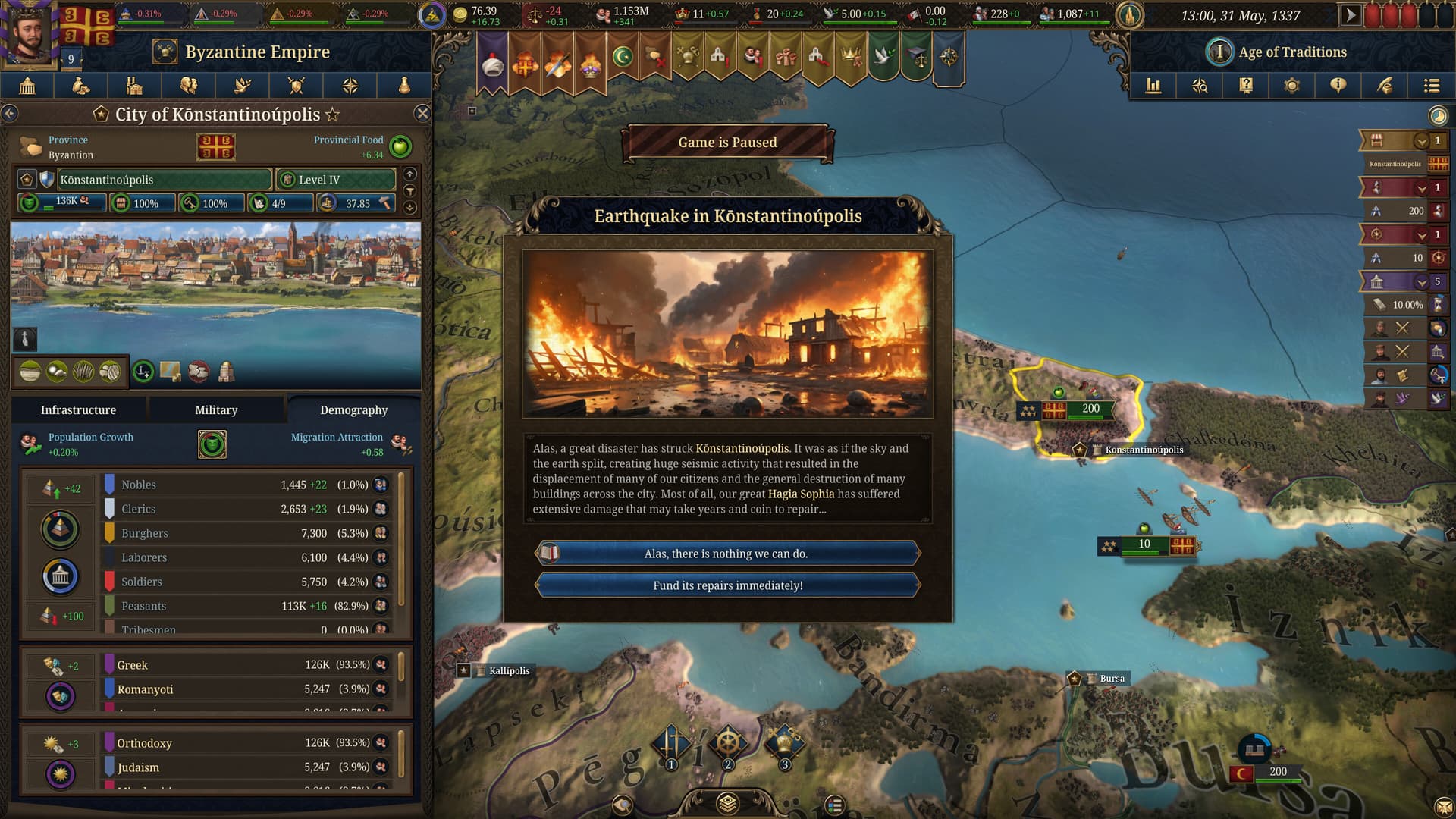This screenshot has width=1456, height=819.
Task: Collapse the market entry with the chevron
Action: tap(1422, 142)
